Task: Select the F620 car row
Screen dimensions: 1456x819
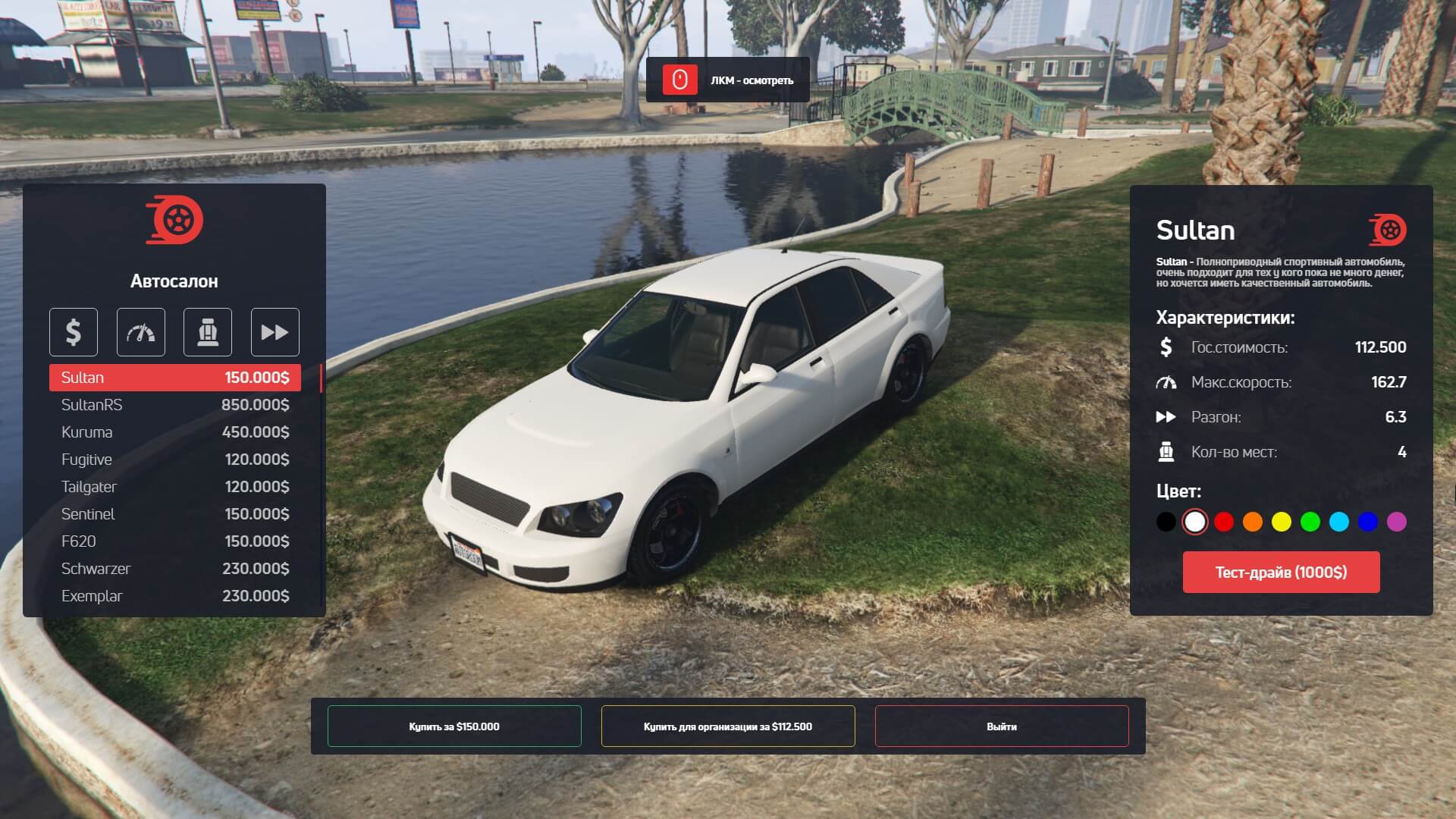Action: 174,541
